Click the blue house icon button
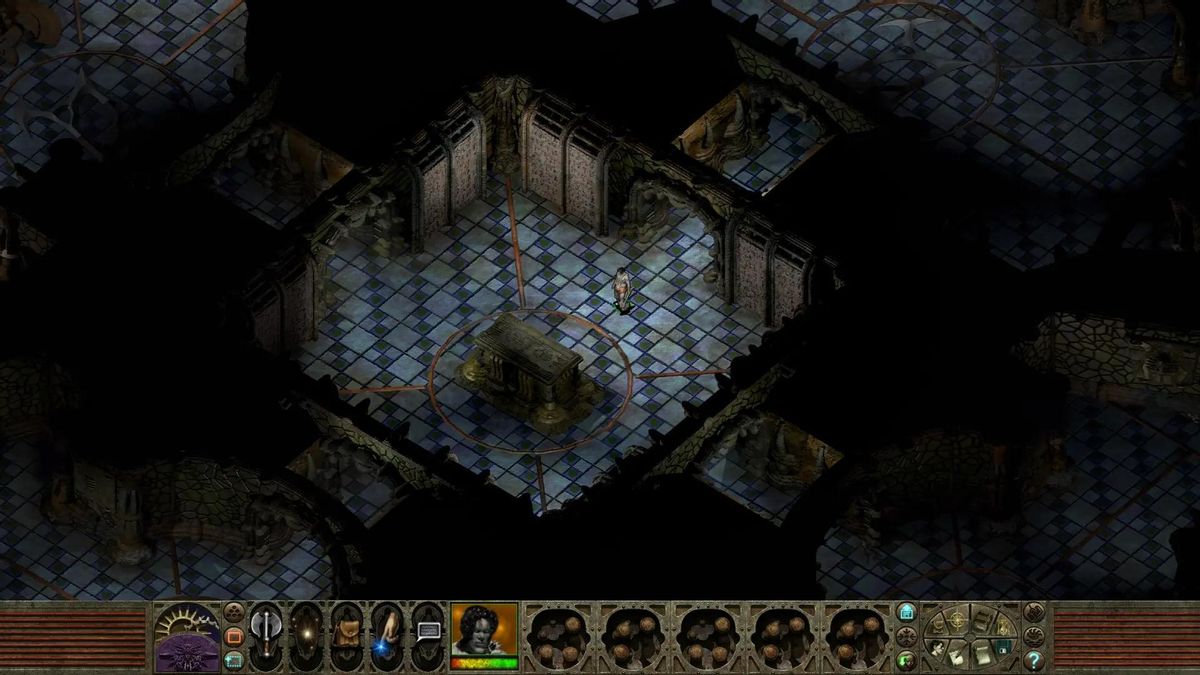Viewport: 1200px width, 675px height. [x=906, y=612]
